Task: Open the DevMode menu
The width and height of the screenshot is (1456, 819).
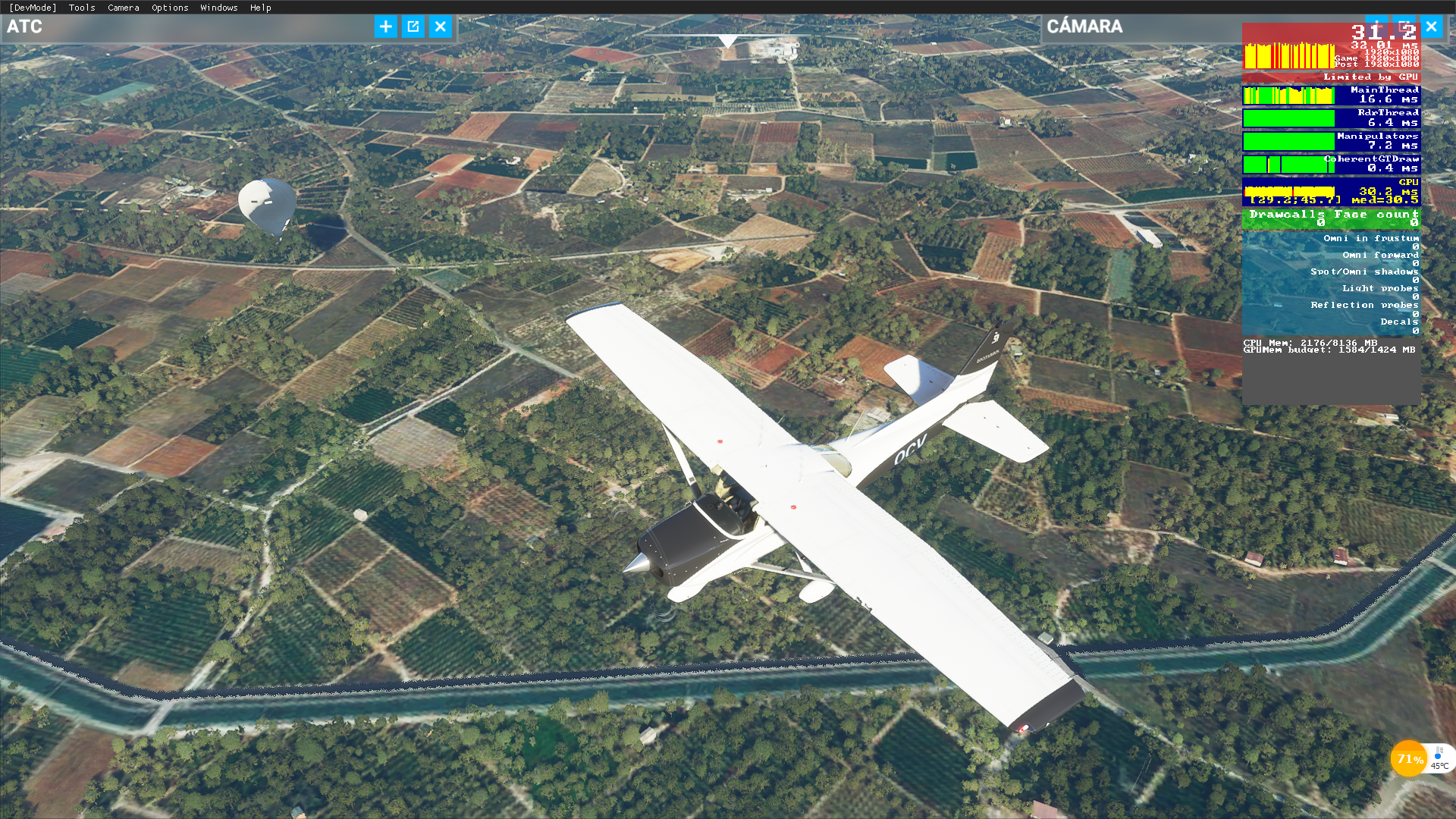Action: [x=33, y=8]
